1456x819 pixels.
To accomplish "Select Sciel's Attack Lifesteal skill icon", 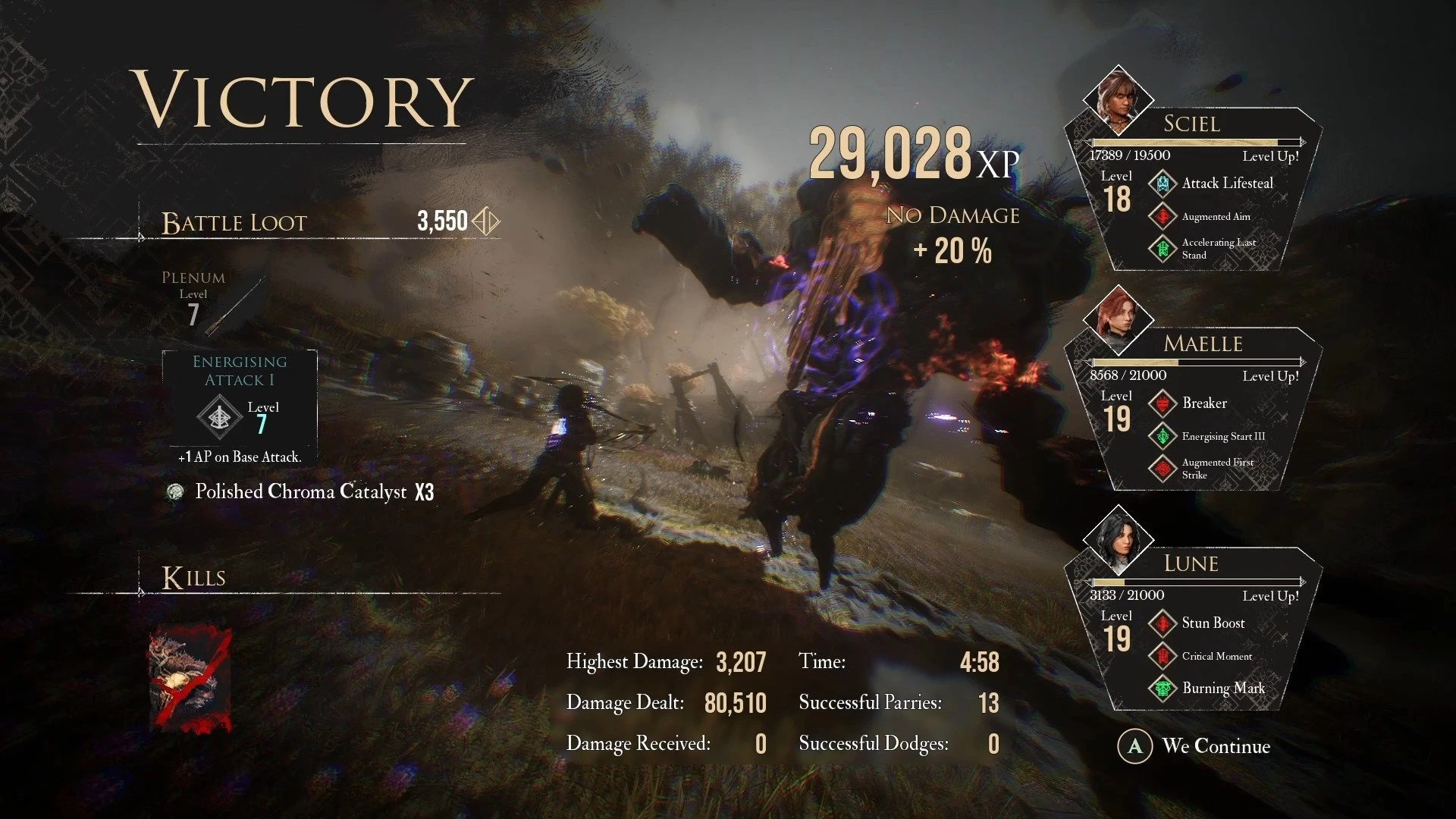I will (1163, 184).
